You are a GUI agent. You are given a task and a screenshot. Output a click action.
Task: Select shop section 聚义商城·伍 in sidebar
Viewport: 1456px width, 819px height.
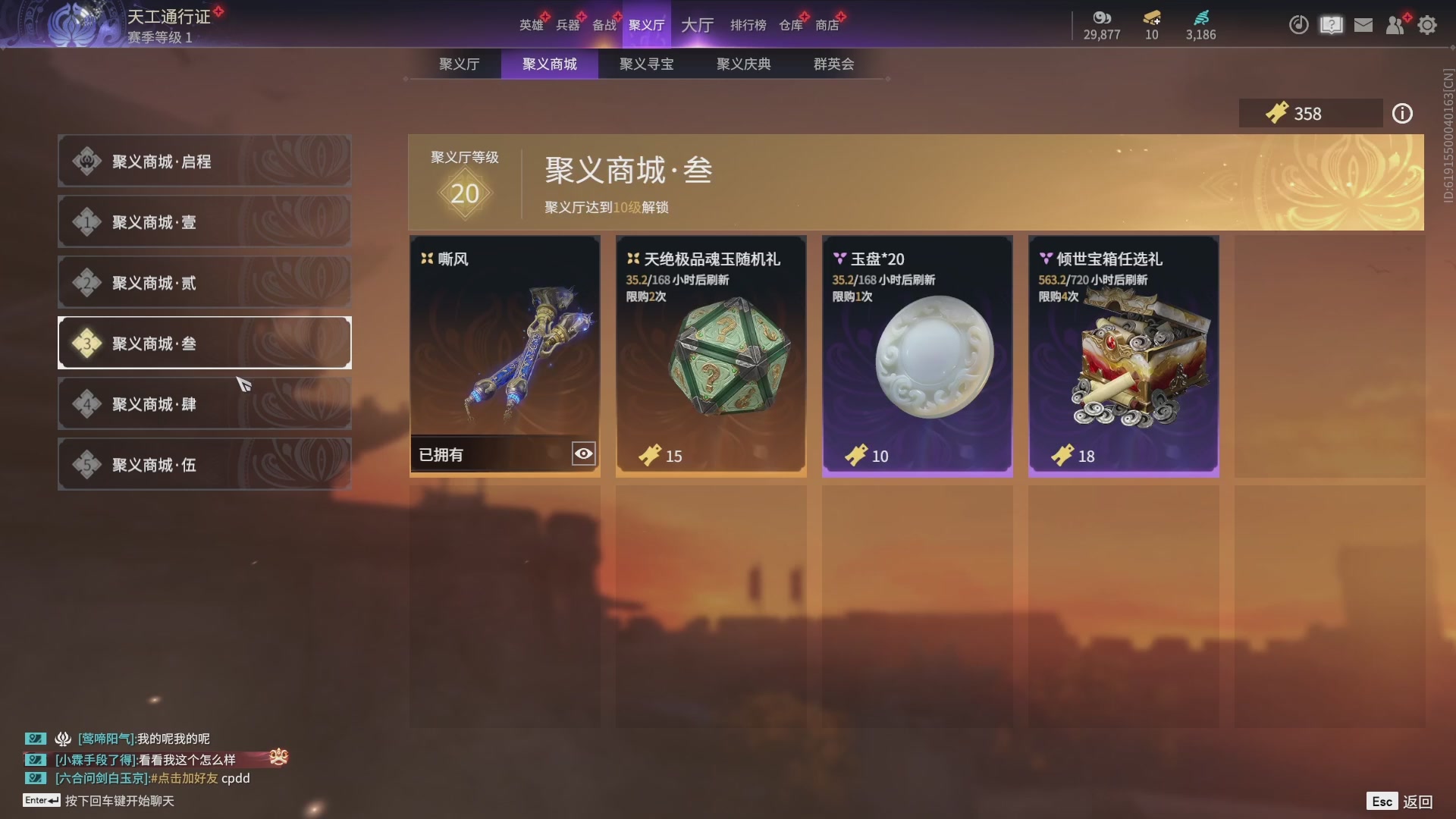pyautogui.click(x=203, y=464)
